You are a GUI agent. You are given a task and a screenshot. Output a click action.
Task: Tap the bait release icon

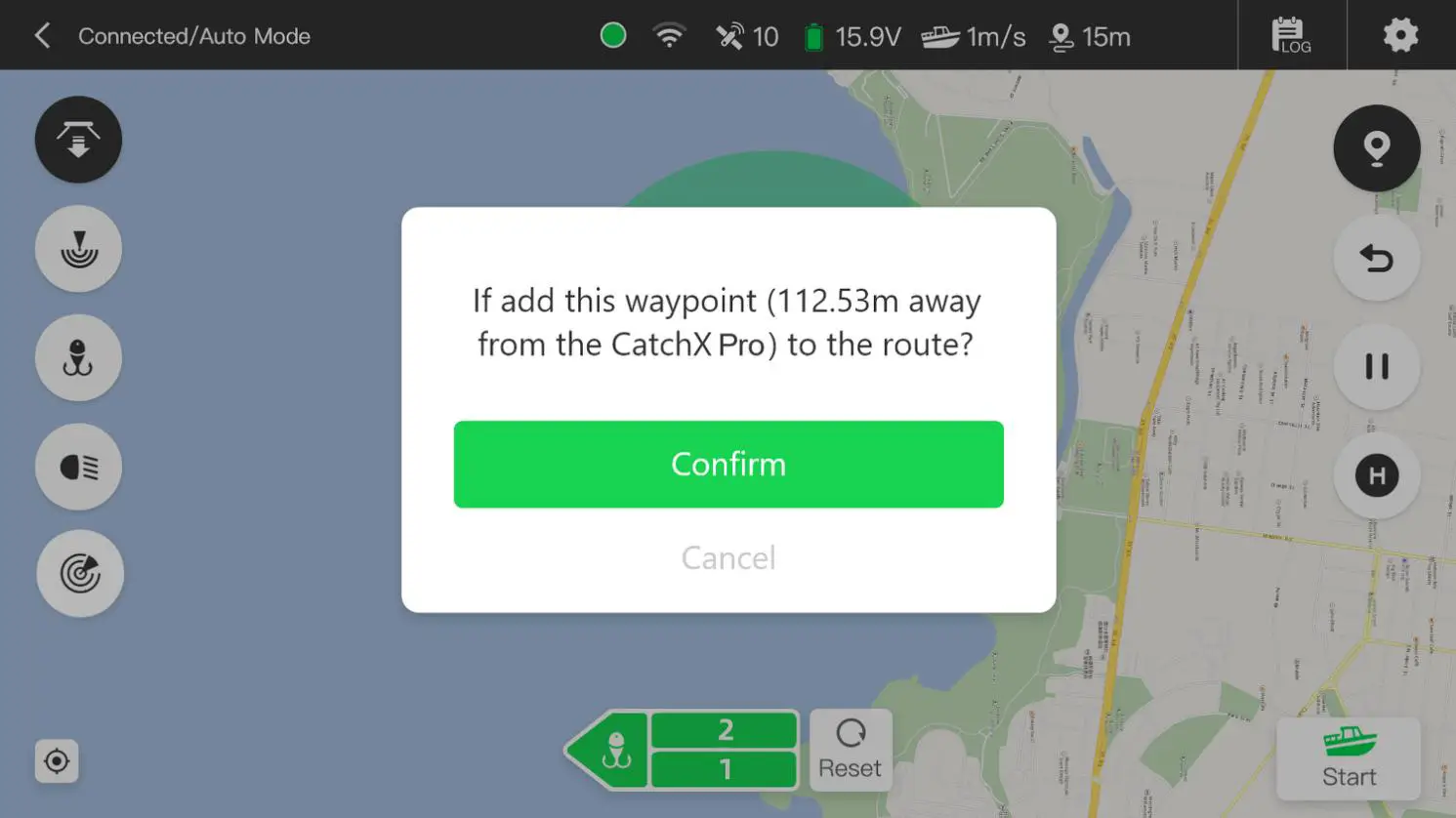[x=78, y=140]
